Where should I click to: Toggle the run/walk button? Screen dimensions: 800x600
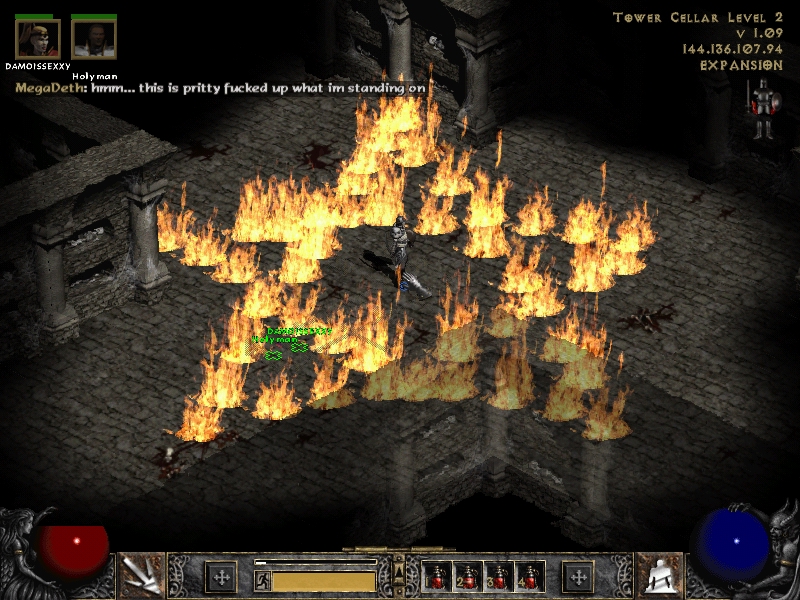263,580
